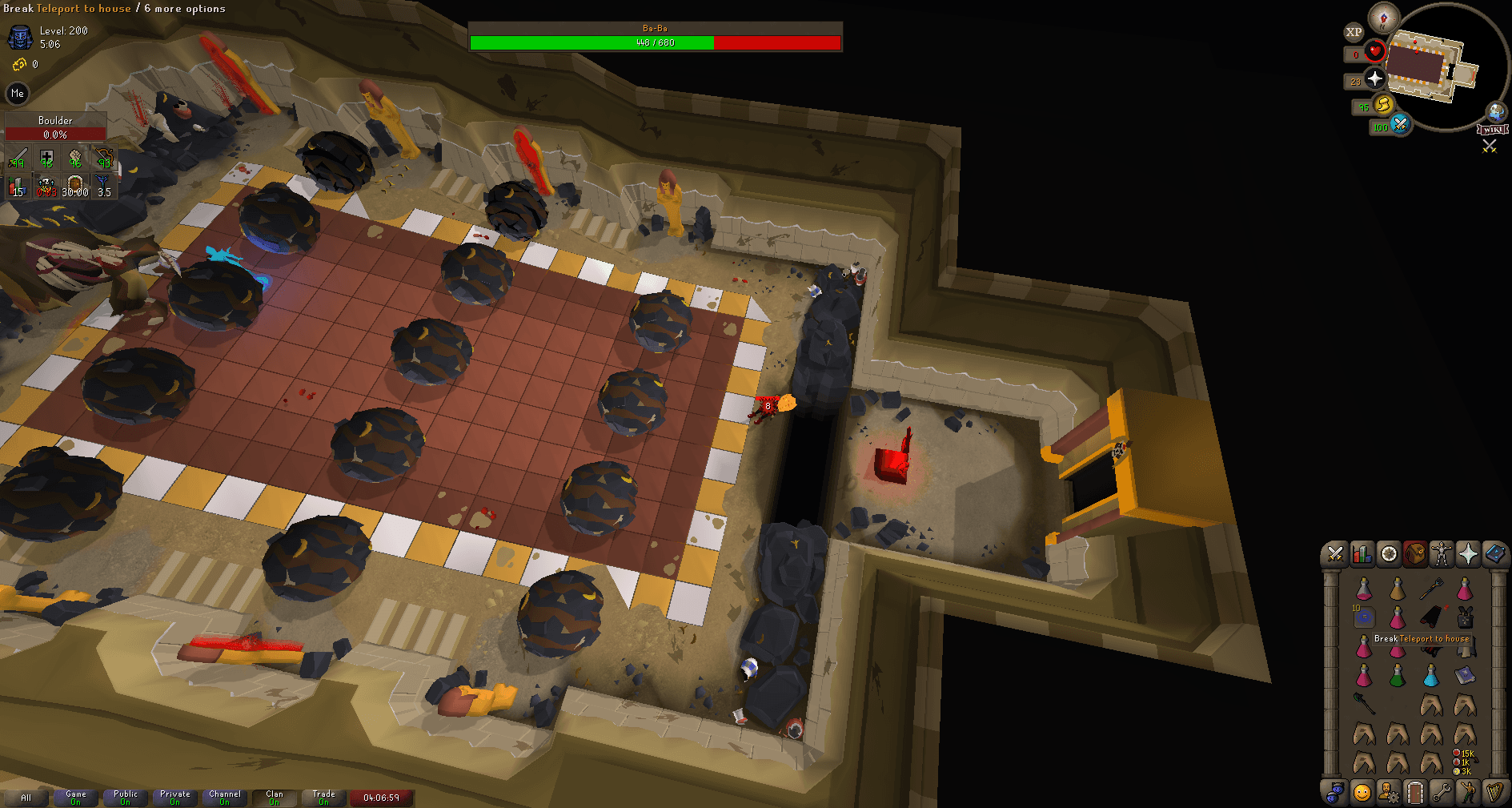This screenshot has width=1512, height=808.
Task: Select the Combat Options crossed swords tab
Action: coord(1334,553)
